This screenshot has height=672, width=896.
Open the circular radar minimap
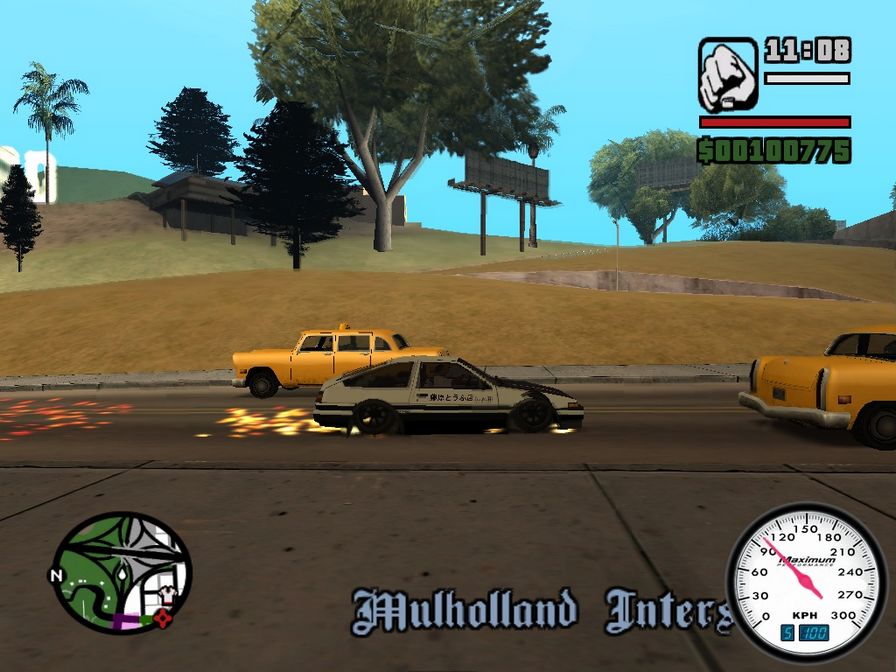point(121,573)
